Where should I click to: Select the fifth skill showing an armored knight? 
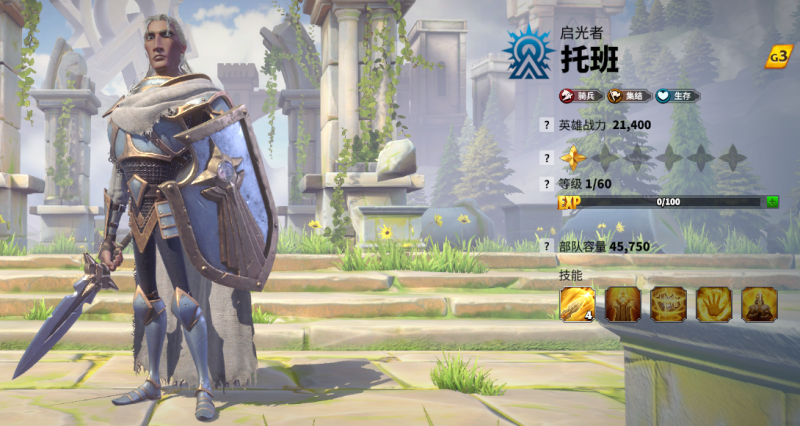[760, 304]
